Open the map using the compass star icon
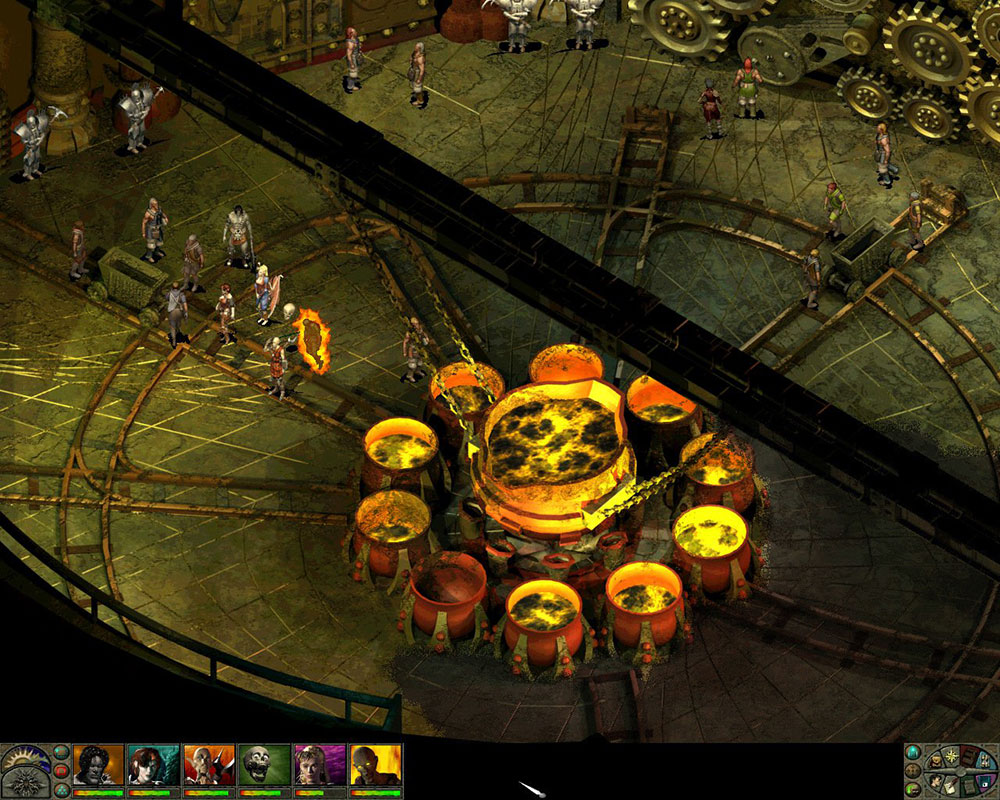 (952, 756)
